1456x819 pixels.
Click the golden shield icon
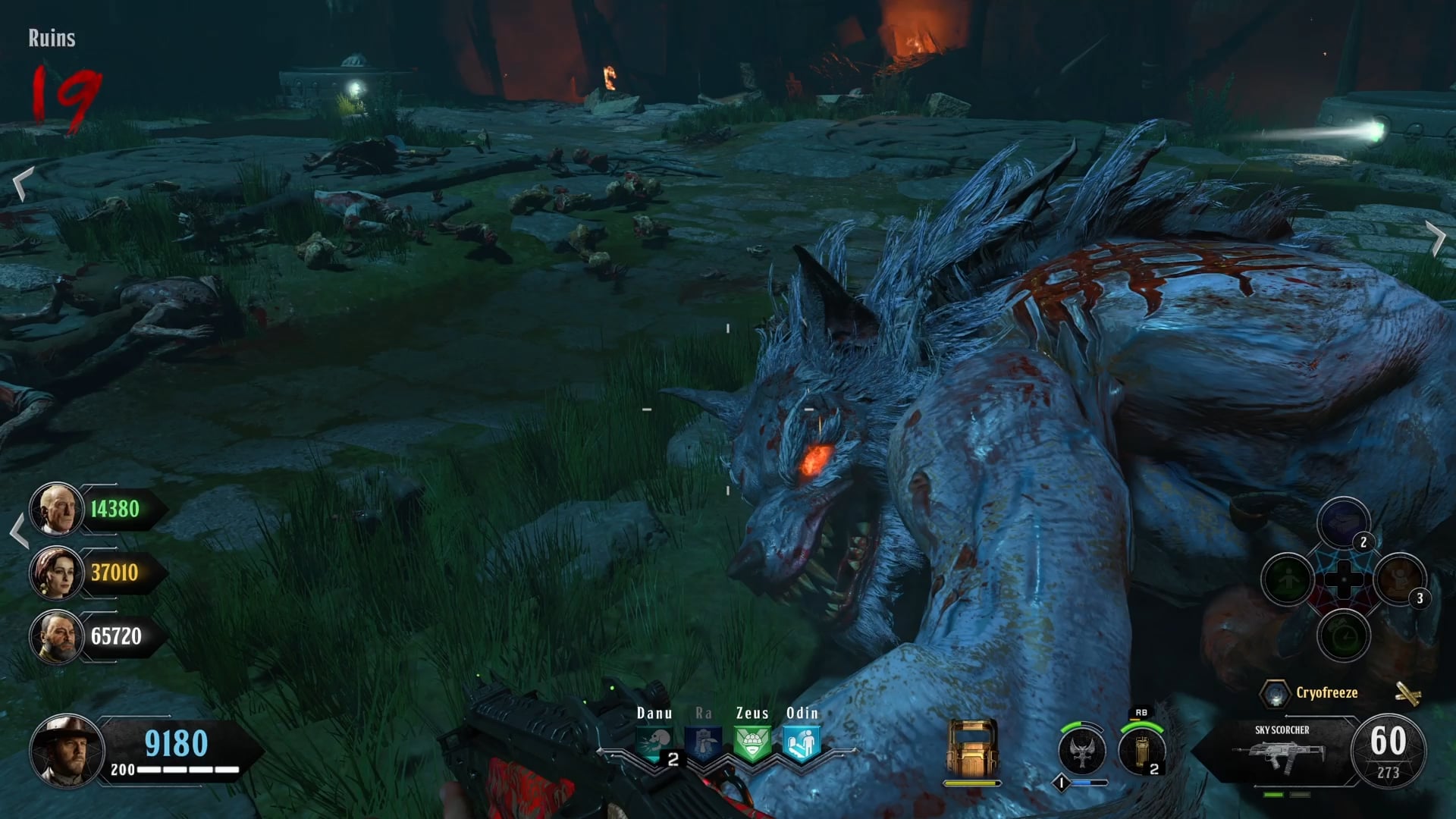tap(972, 747)
